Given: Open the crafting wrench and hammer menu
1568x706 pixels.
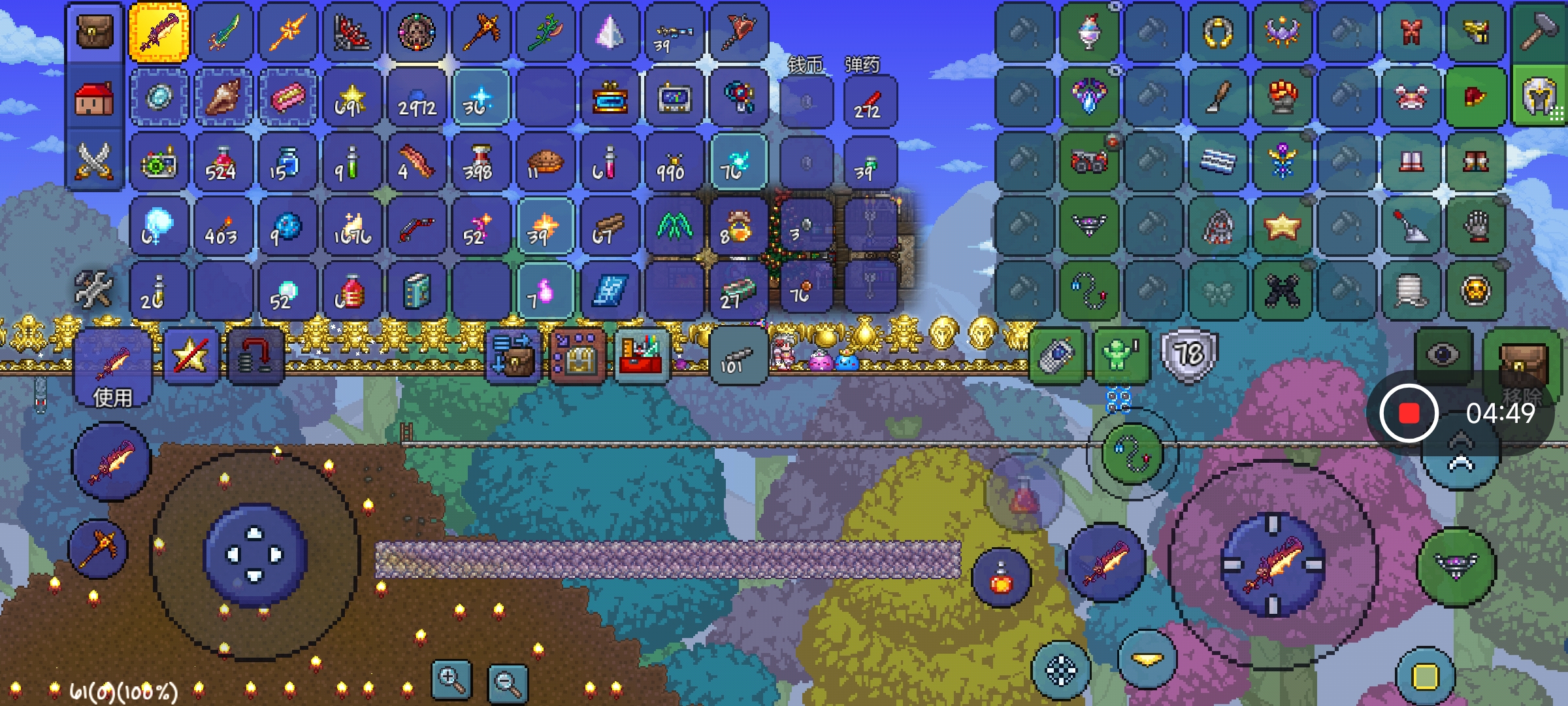Looking at the screenshot, I should (93, 289).
